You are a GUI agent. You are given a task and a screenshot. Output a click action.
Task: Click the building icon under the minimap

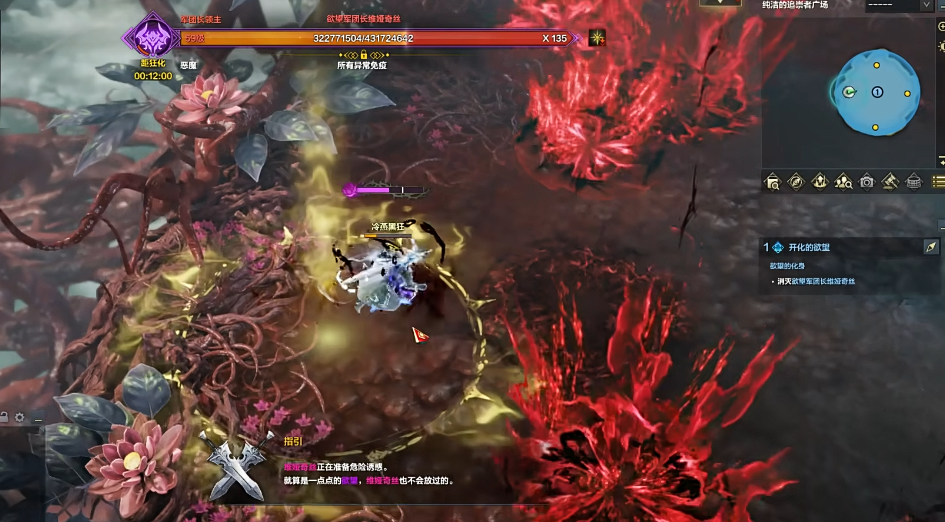click(x=913, y=181)
